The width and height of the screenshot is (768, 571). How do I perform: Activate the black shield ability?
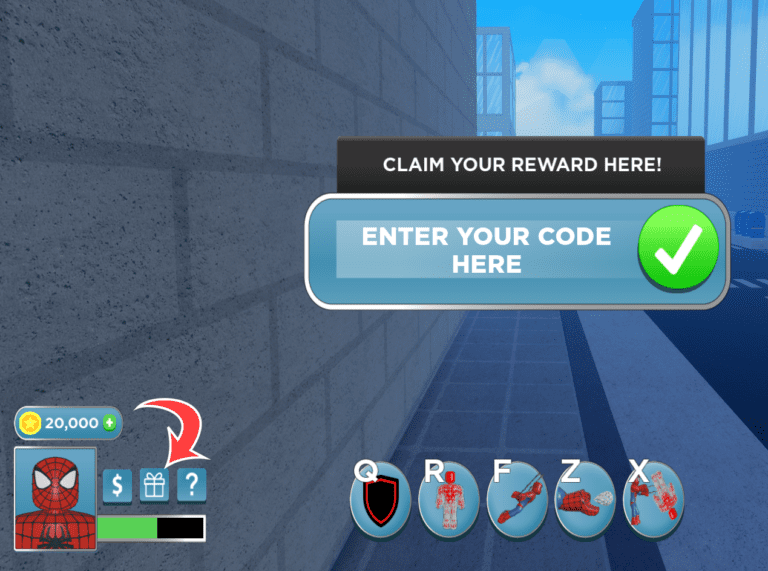point(379,498)
